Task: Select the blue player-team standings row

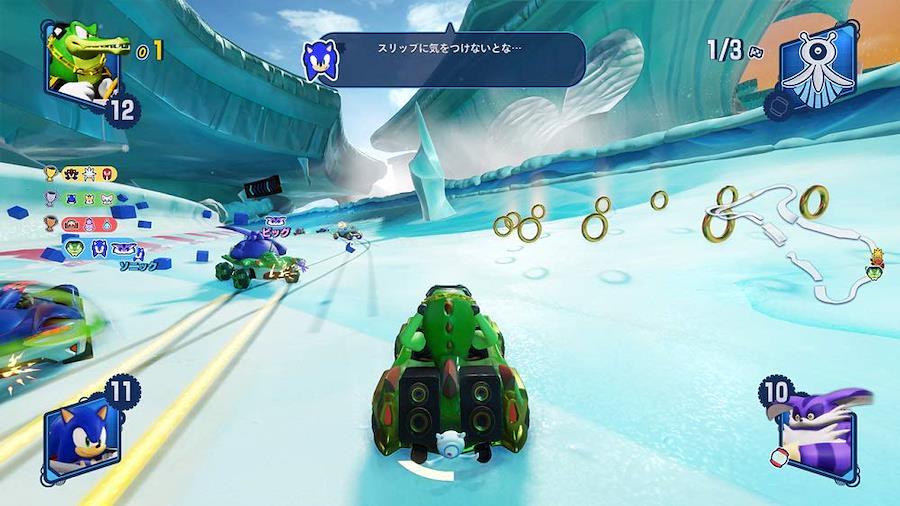Action: tap(100, 248)
